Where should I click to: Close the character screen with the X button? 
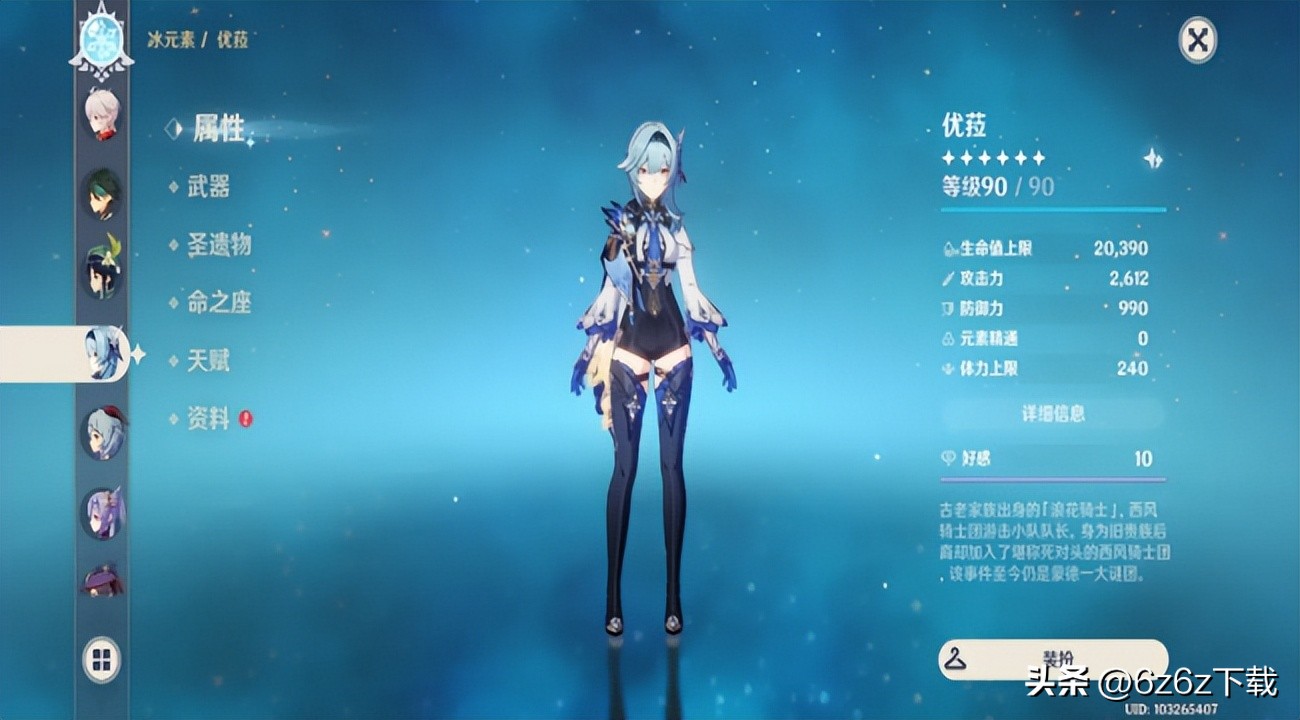click(1197, 42)
